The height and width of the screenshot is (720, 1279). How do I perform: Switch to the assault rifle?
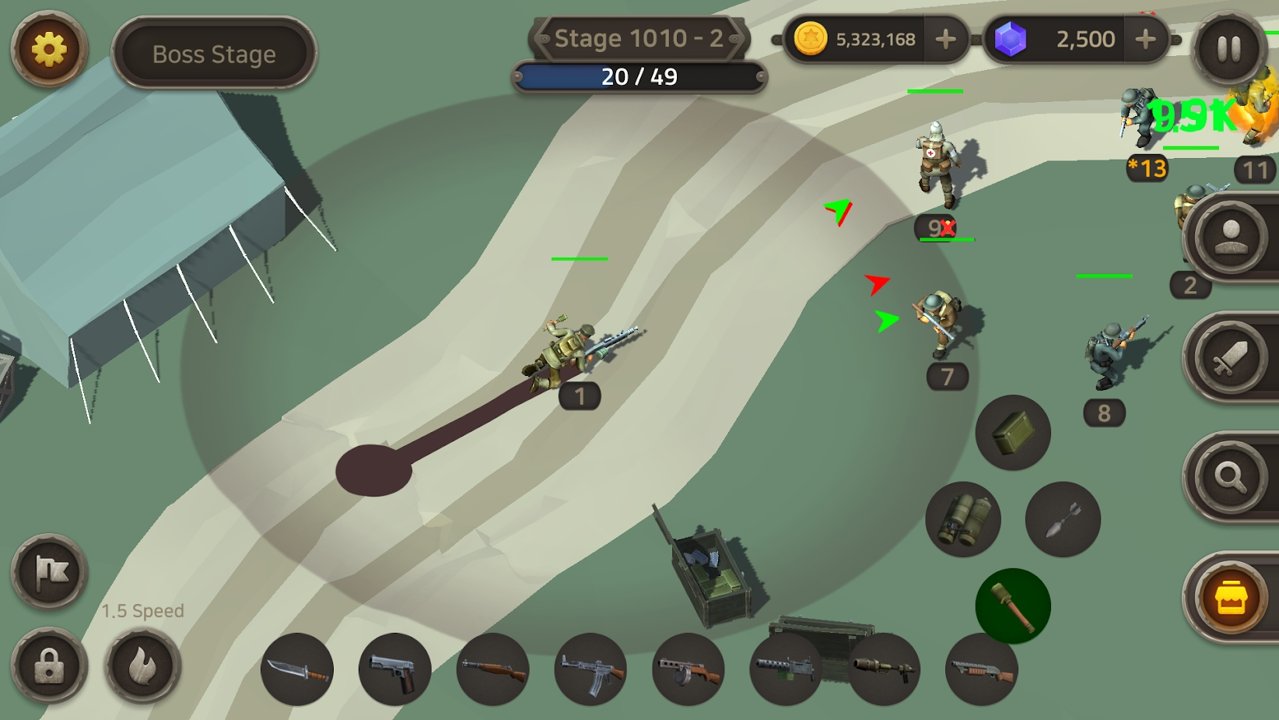(590, 669)
